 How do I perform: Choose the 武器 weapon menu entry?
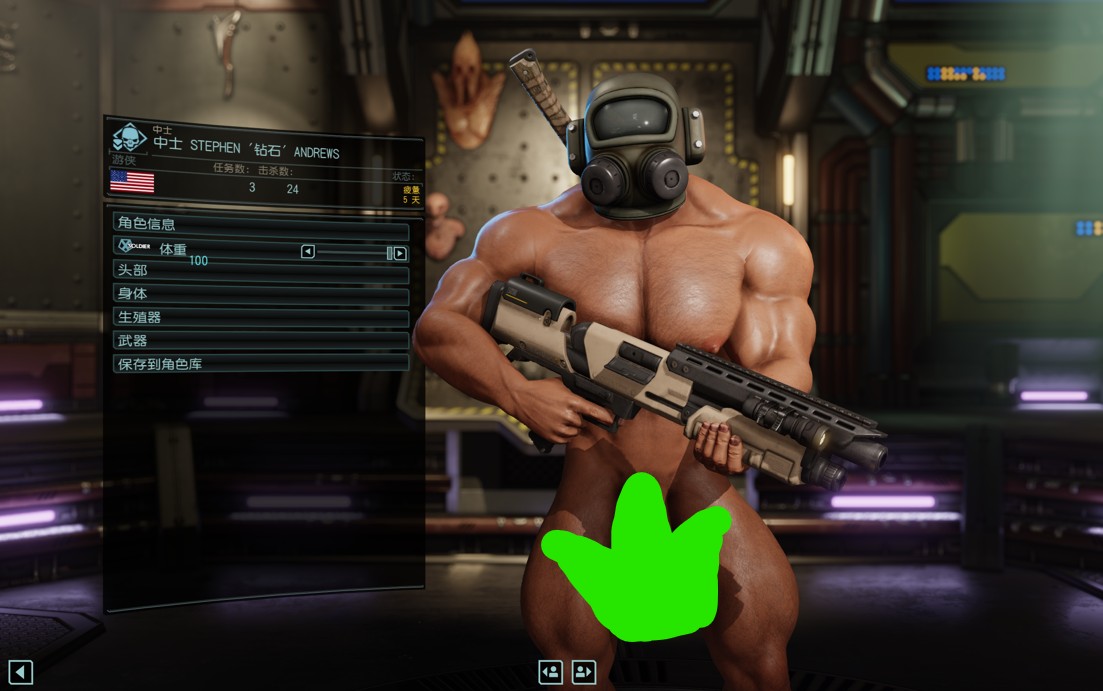pos(260,341)
